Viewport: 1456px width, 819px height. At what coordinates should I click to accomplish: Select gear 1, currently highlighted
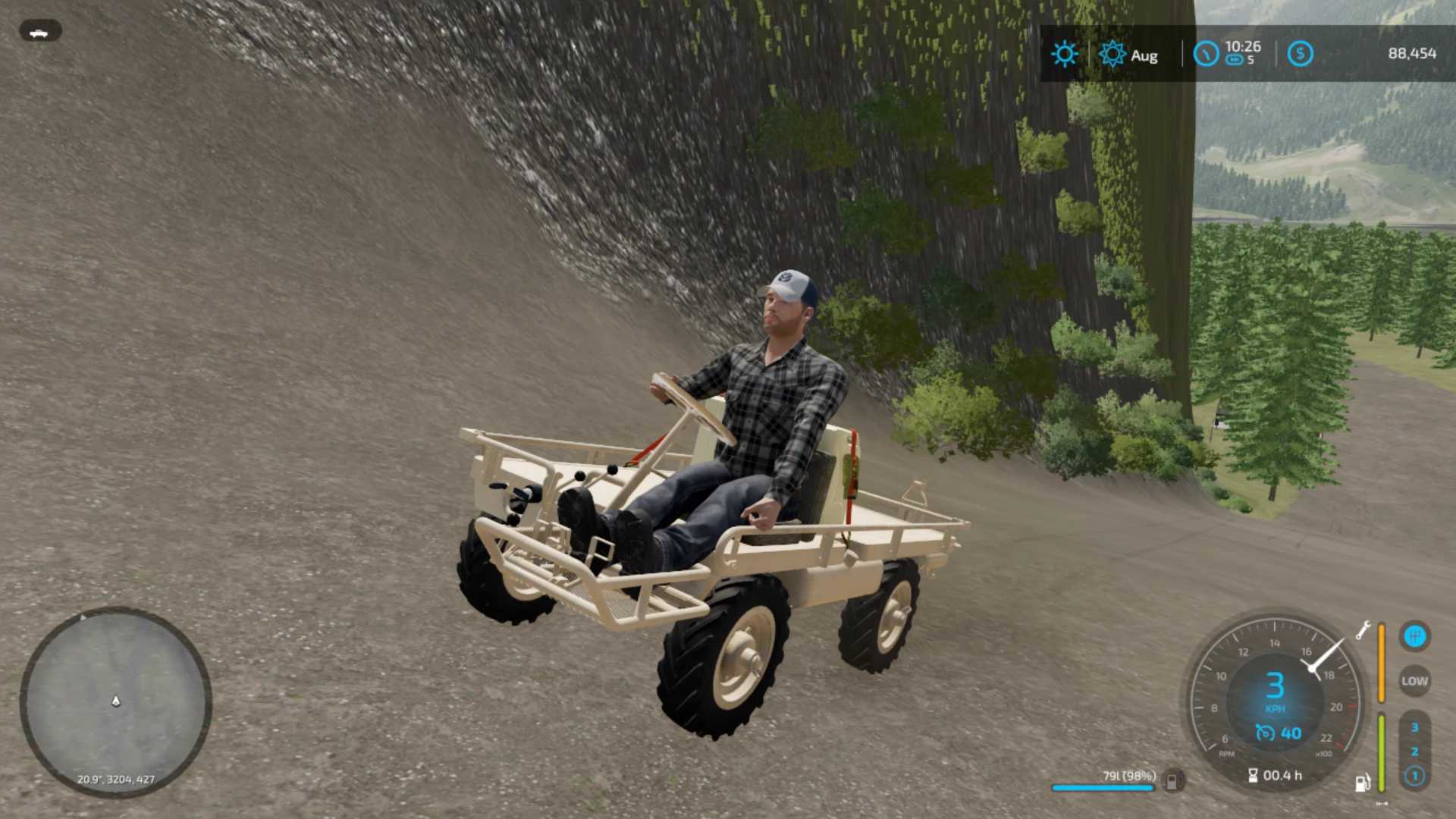point(1415,775)
